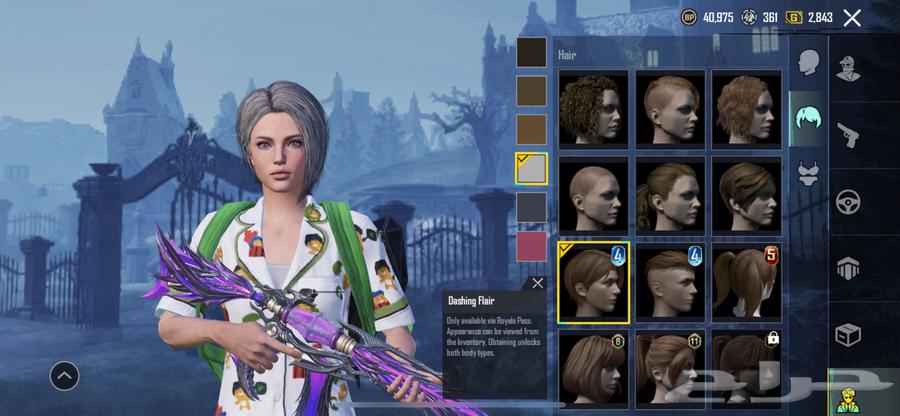This screenshot has width=900, height=416.
Task: Dismiss the Dashing Flair tooltip
Action: (538, 283)
